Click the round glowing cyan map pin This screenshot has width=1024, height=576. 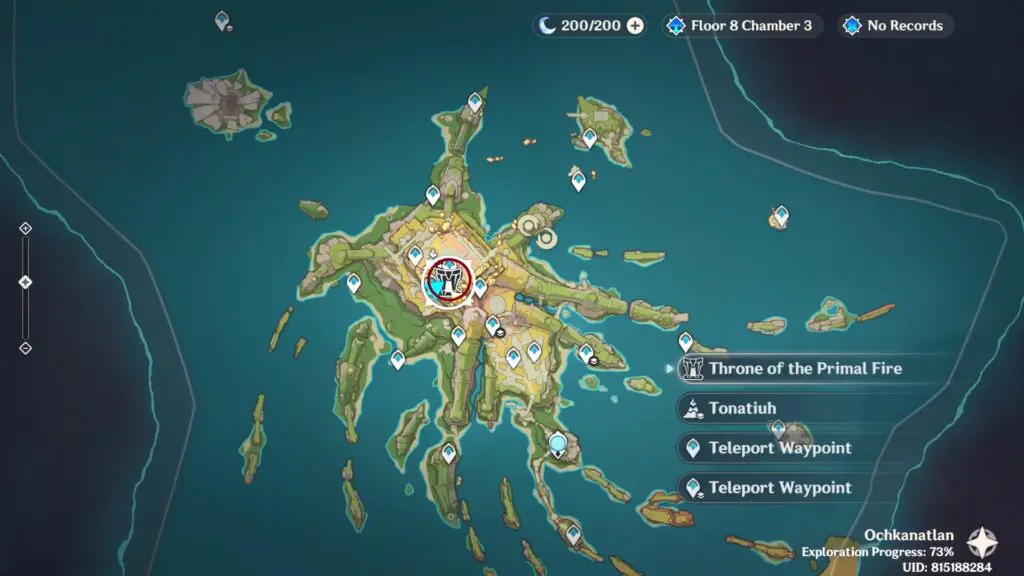tap(558, 442)
